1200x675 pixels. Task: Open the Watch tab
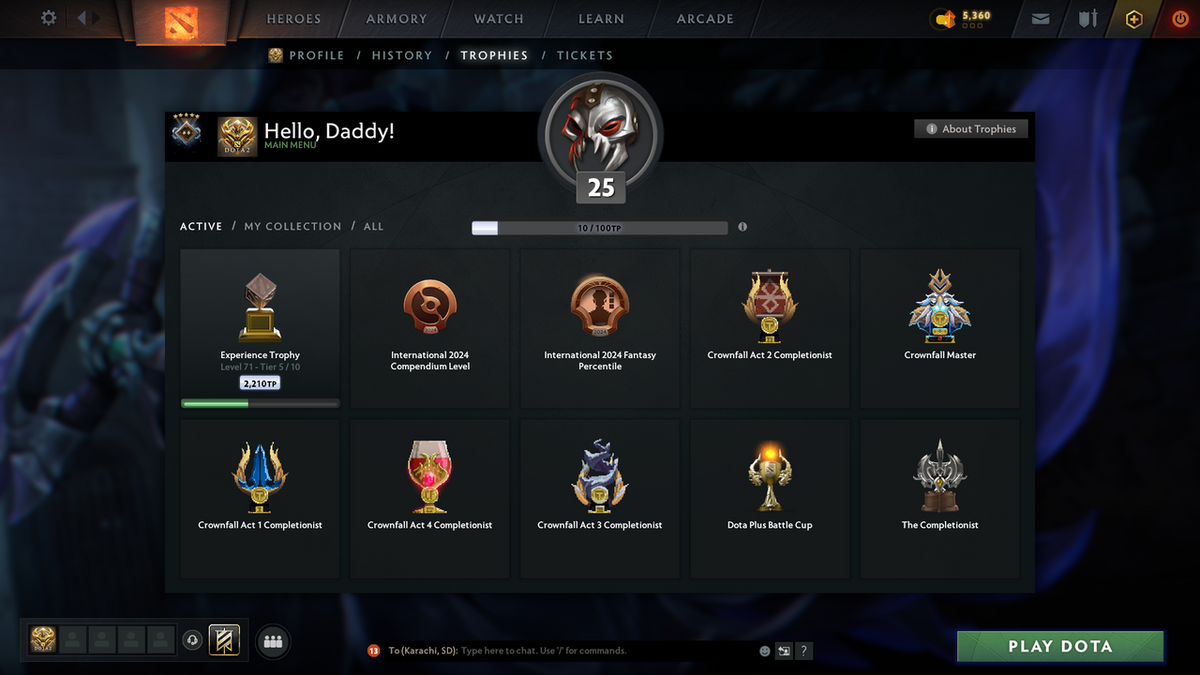click(498, 19)
